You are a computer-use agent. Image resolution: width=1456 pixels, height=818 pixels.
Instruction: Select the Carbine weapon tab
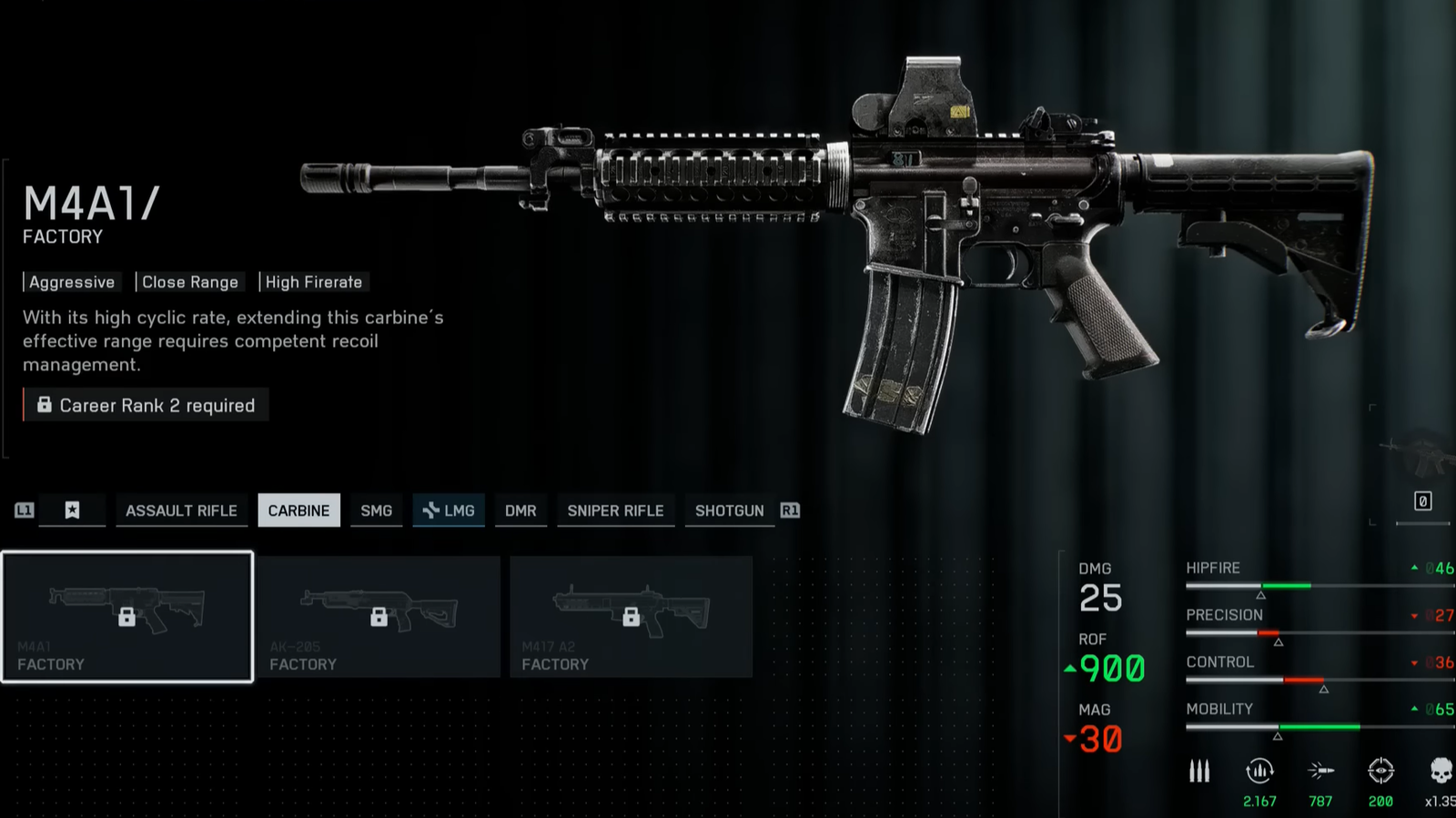(298, 510)
